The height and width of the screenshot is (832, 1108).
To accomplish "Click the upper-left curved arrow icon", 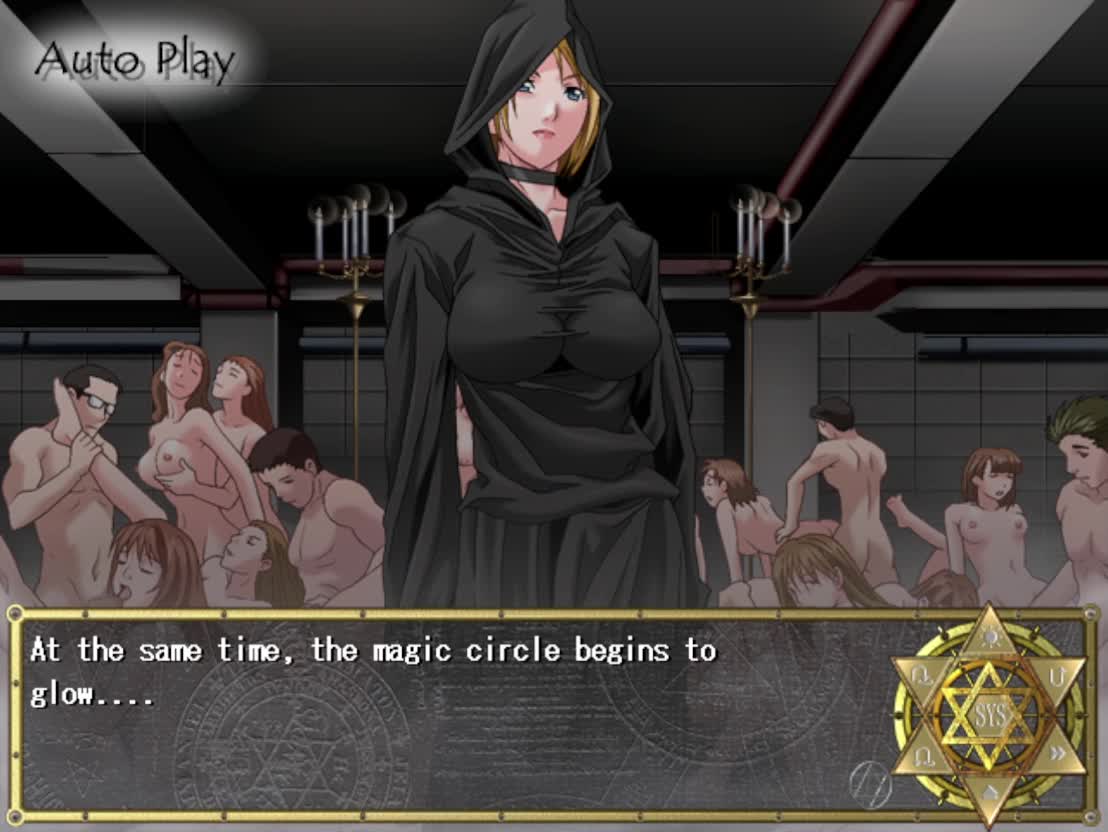I will (919, 676).
